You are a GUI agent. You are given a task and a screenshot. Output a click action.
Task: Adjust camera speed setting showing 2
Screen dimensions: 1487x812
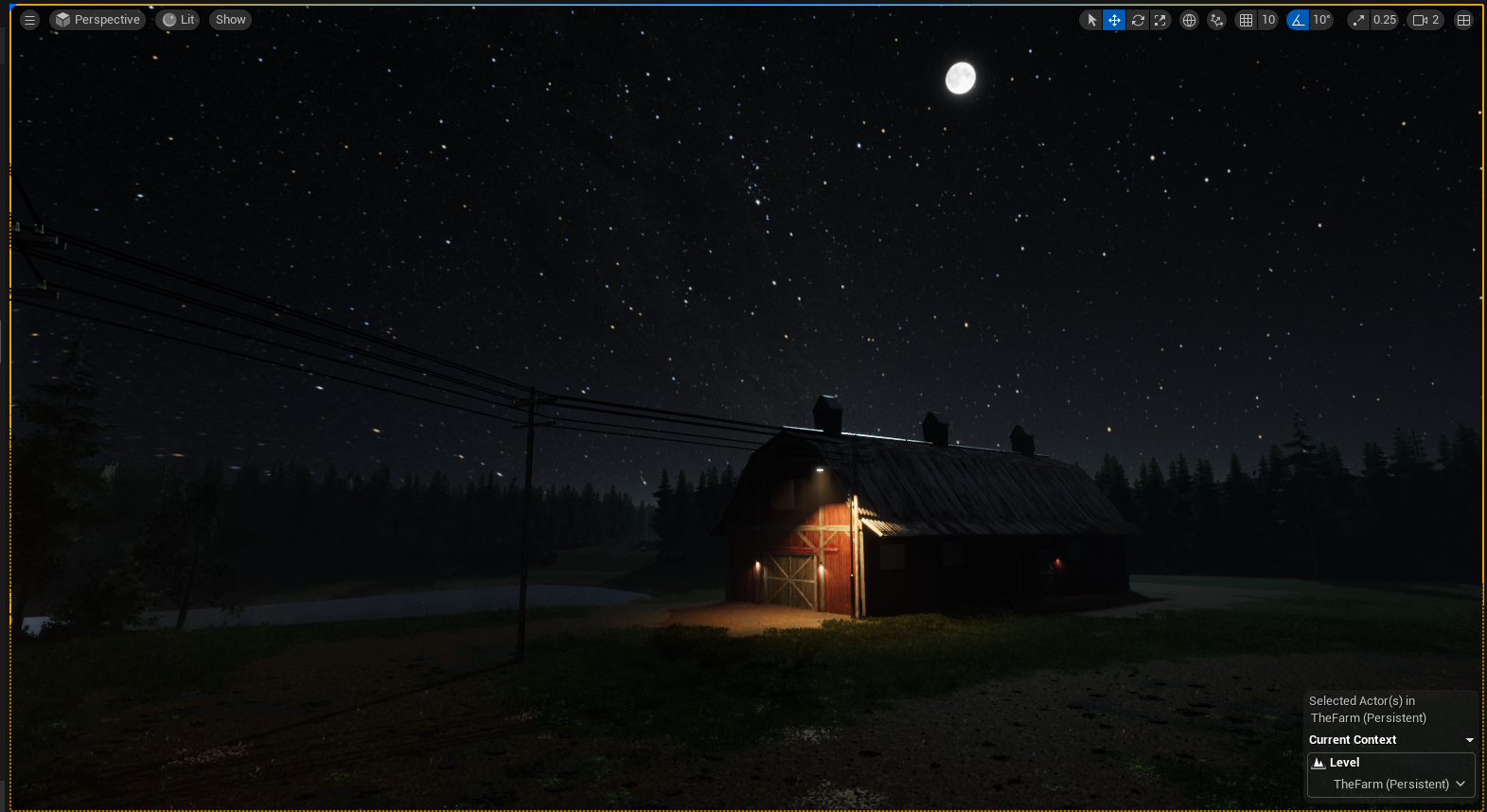pyautogui.click(x=1425, y=20)
